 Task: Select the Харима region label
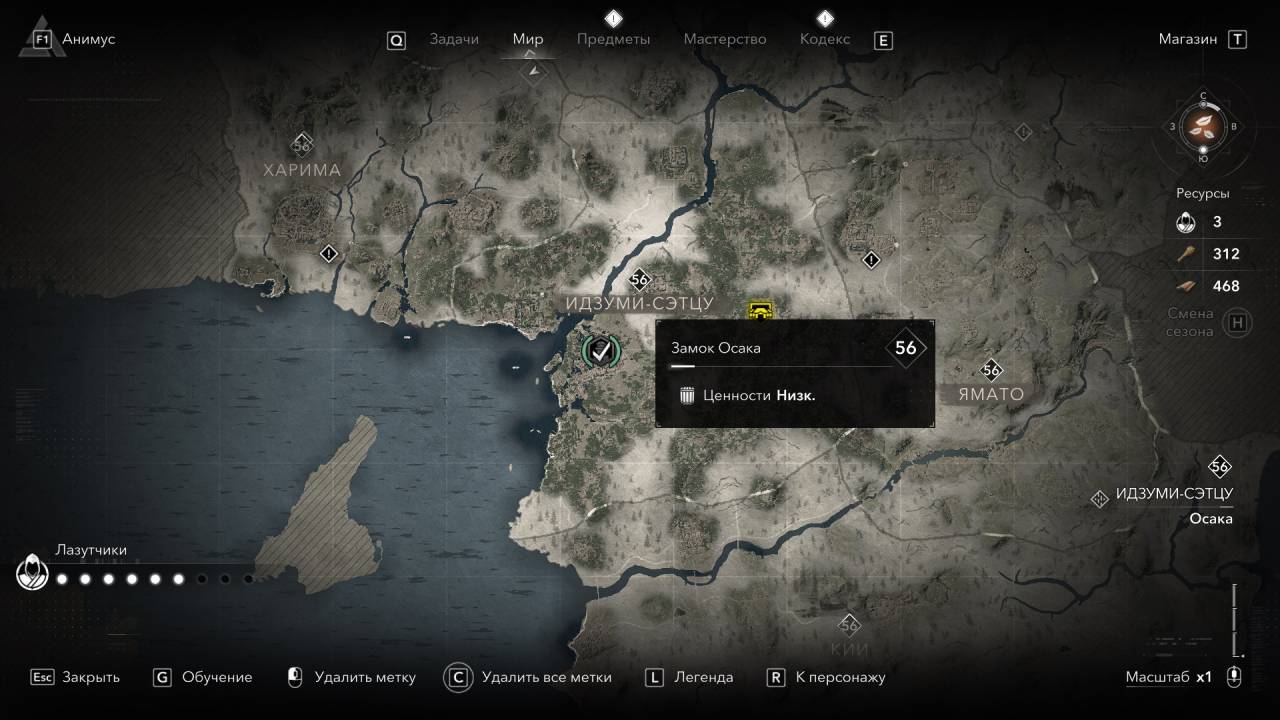[x=302, y=170]
